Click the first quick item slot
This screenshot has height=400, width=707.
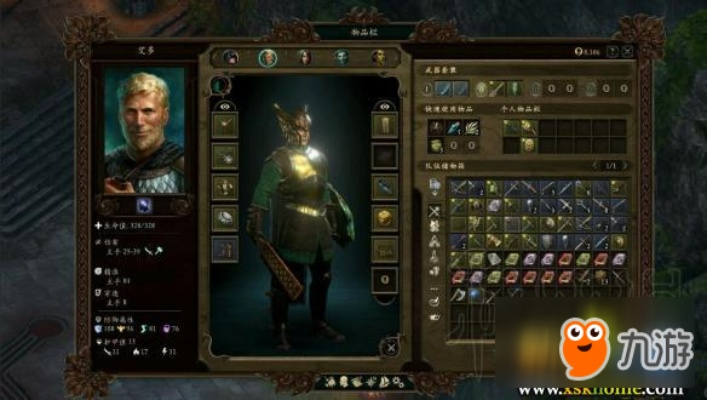click(x=436, y=127)
